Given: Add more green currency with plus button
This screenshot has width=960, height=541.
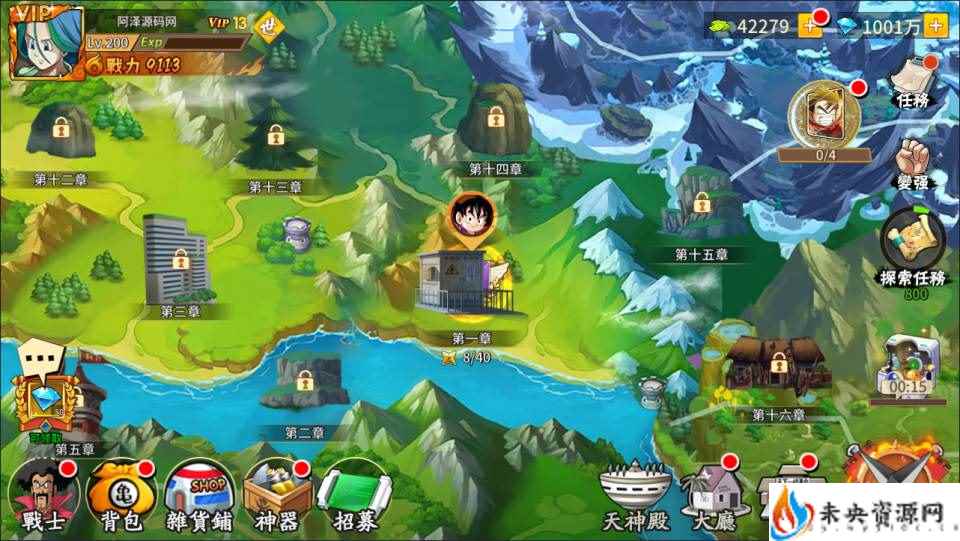Looking at the screenshot, I should click(809, 26).
